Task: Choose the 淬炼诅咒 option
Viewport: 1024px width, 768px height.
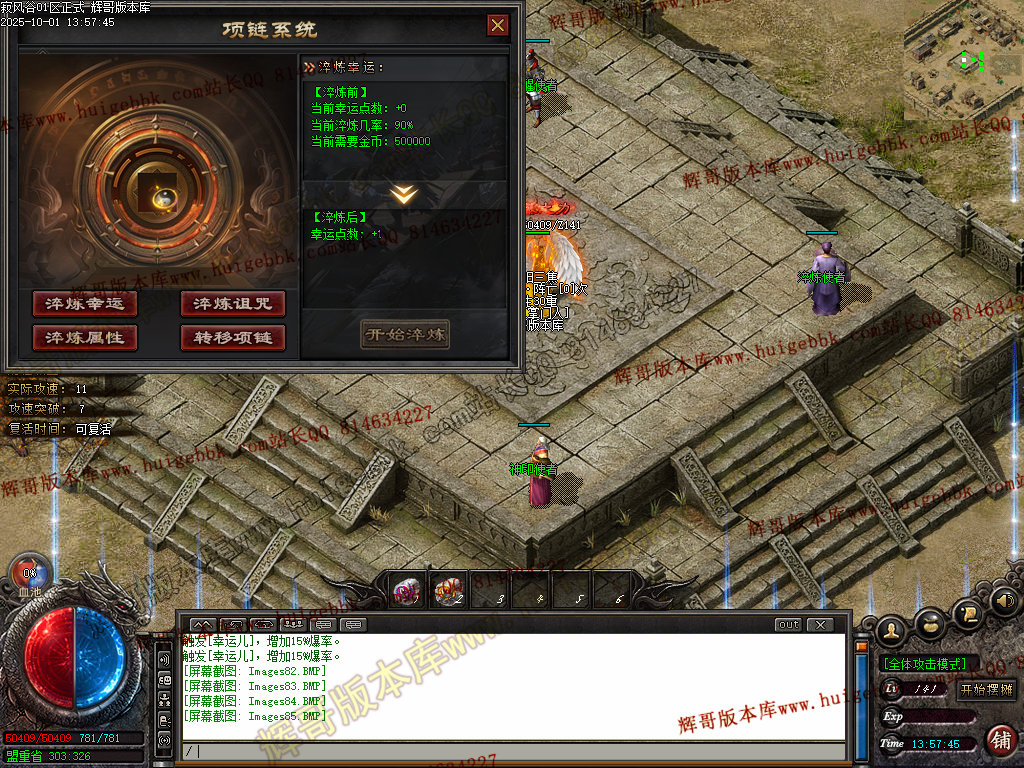Action: [x=233, y=304]
